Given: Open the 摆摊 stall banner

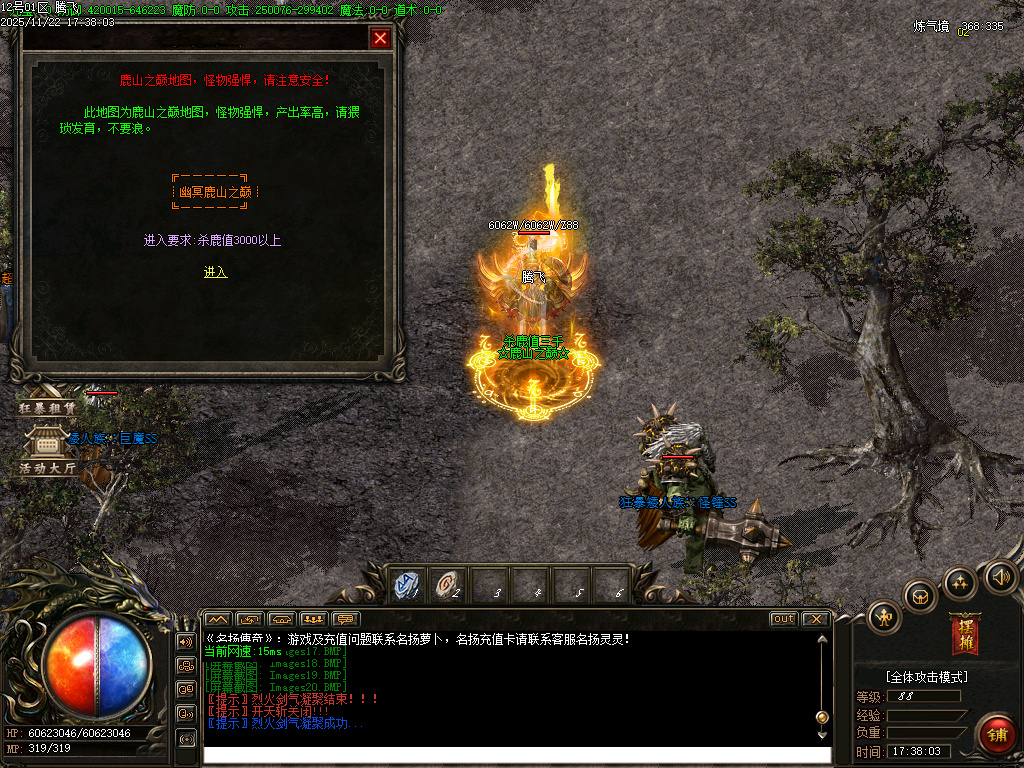Looking at the screenshot, I should 966,634.
